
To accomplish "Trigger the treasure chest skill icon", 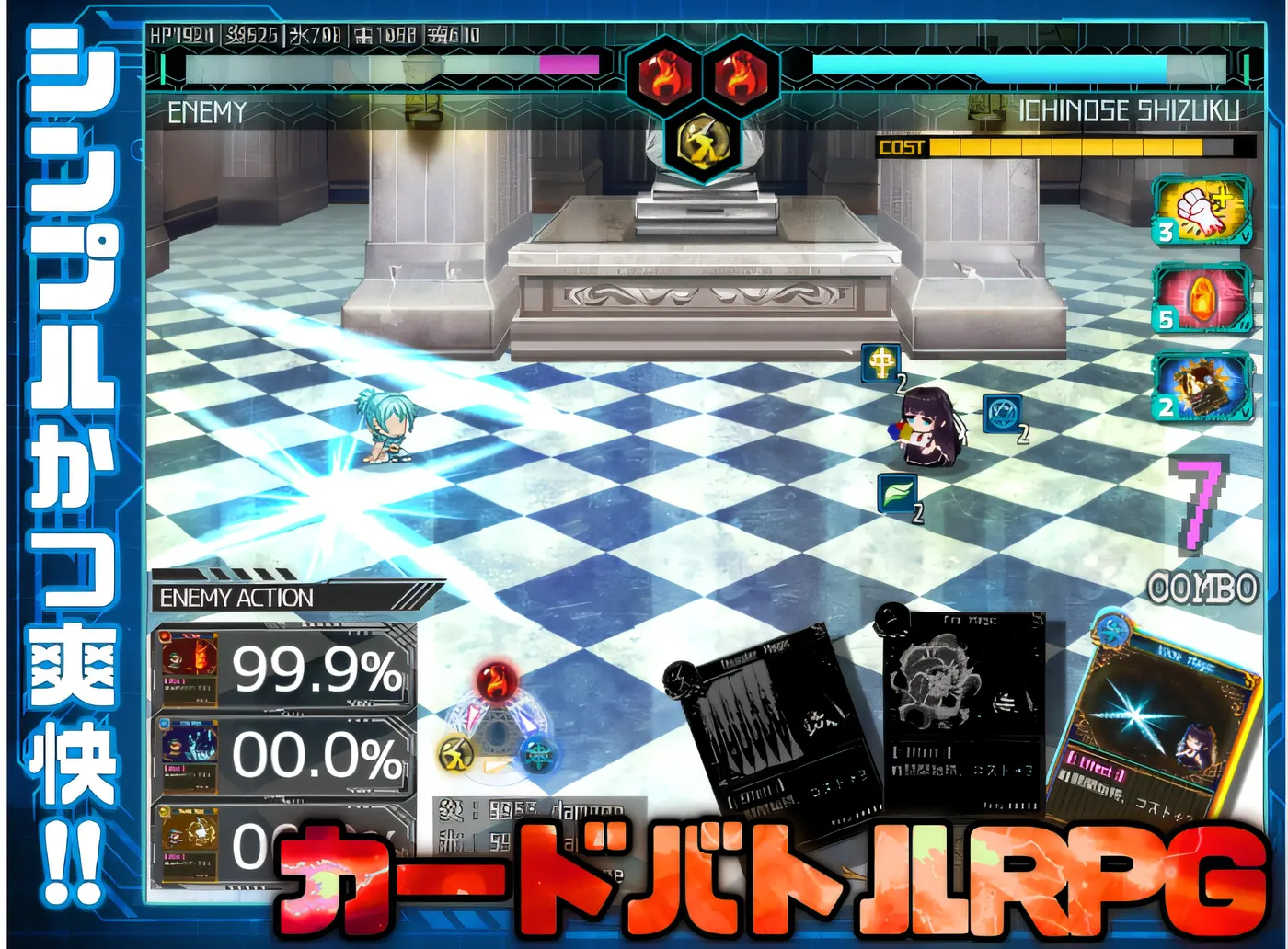I will 1202,386.
